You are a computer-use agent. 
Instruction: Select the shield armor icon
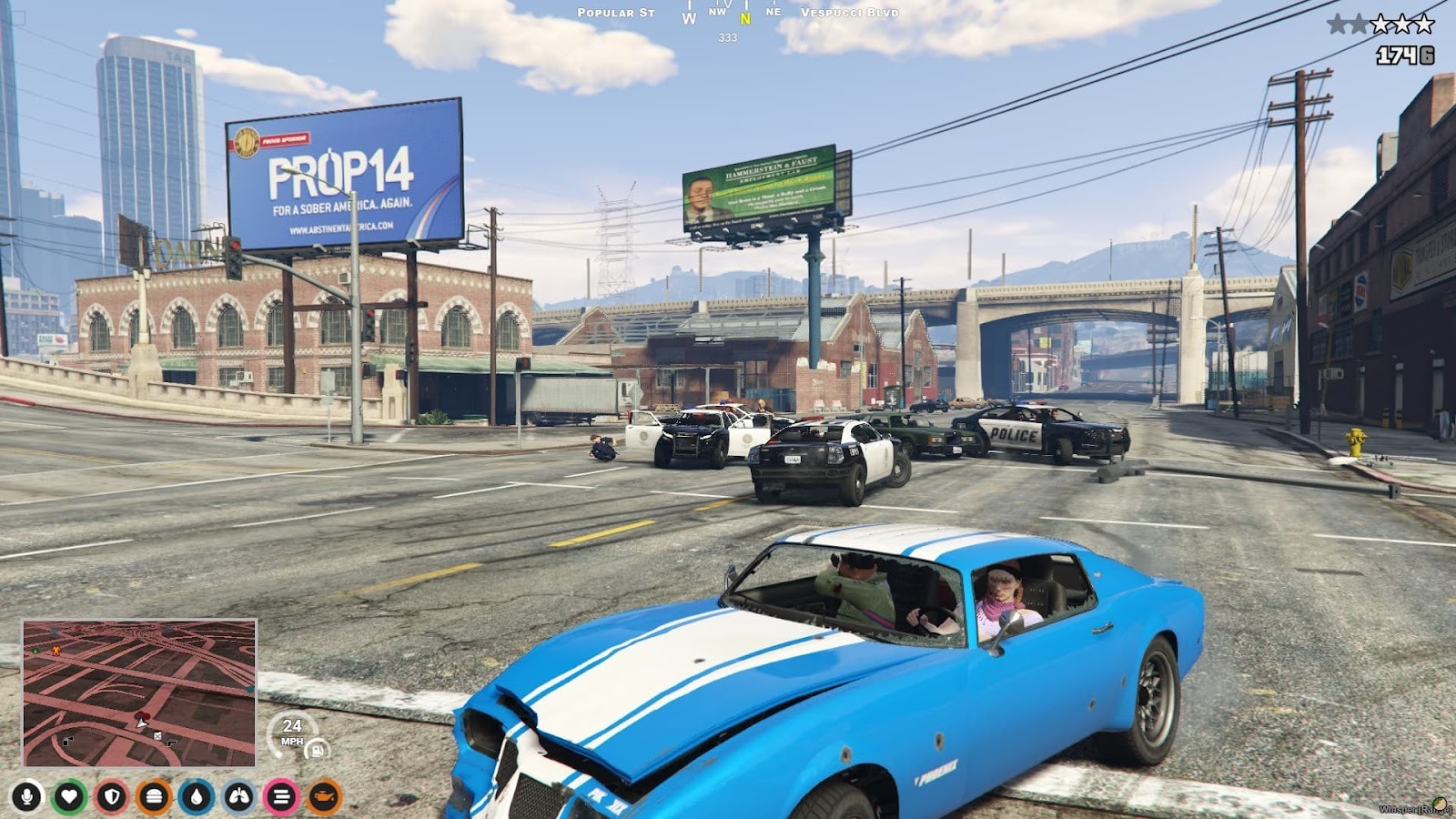click(112, 797)
